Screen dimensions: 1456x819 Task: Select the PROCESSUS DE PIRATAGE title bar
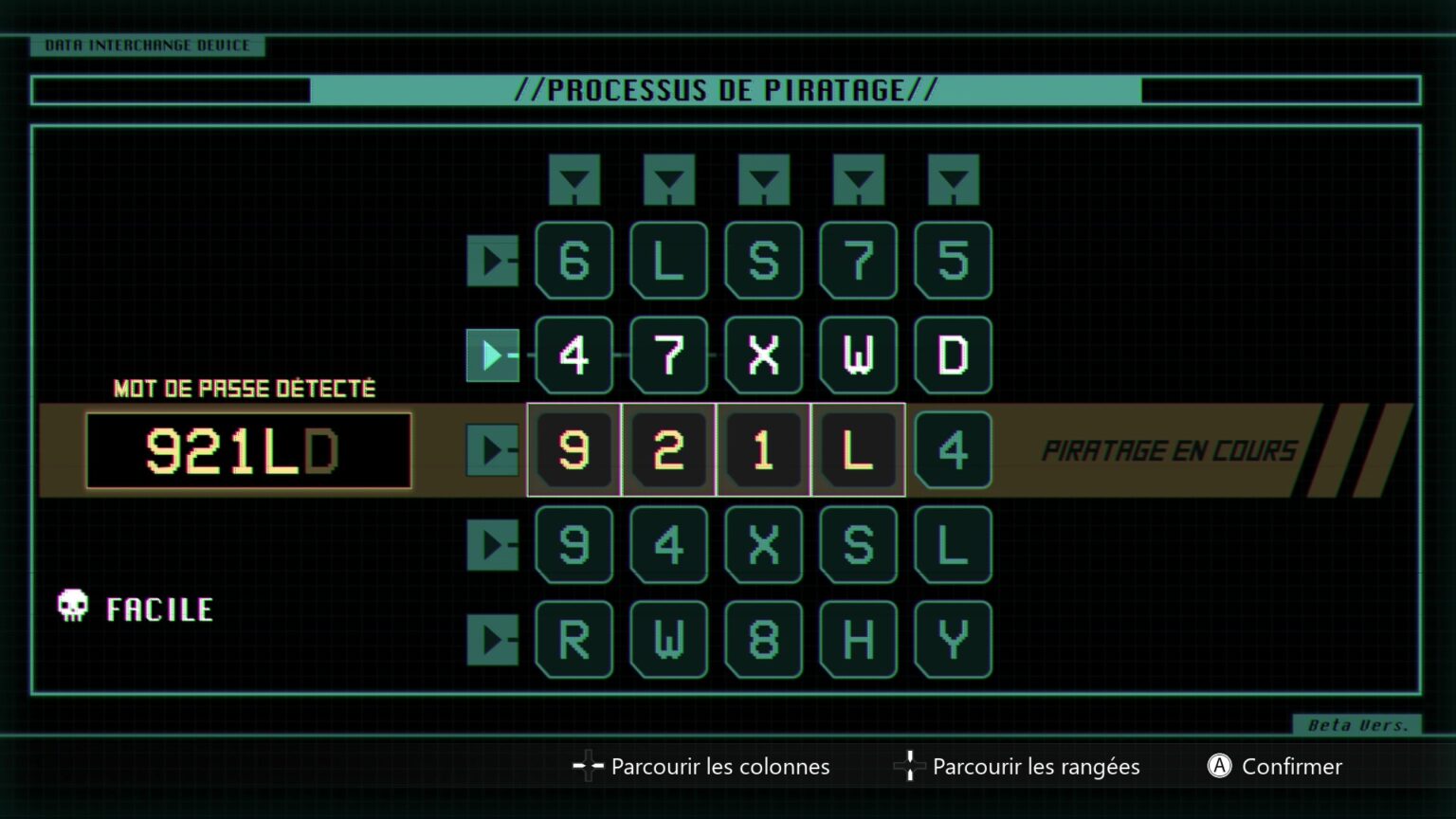[x=727, y=90]
